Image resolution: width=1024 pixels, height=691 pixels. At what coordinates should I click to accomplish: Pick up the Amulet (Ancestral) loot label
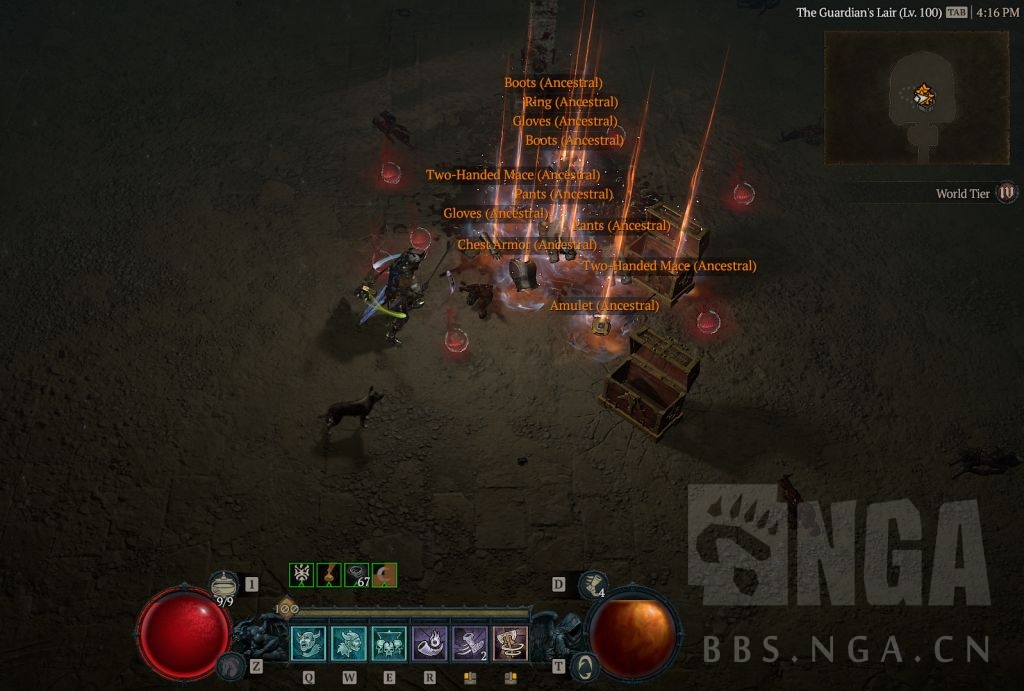604,305
